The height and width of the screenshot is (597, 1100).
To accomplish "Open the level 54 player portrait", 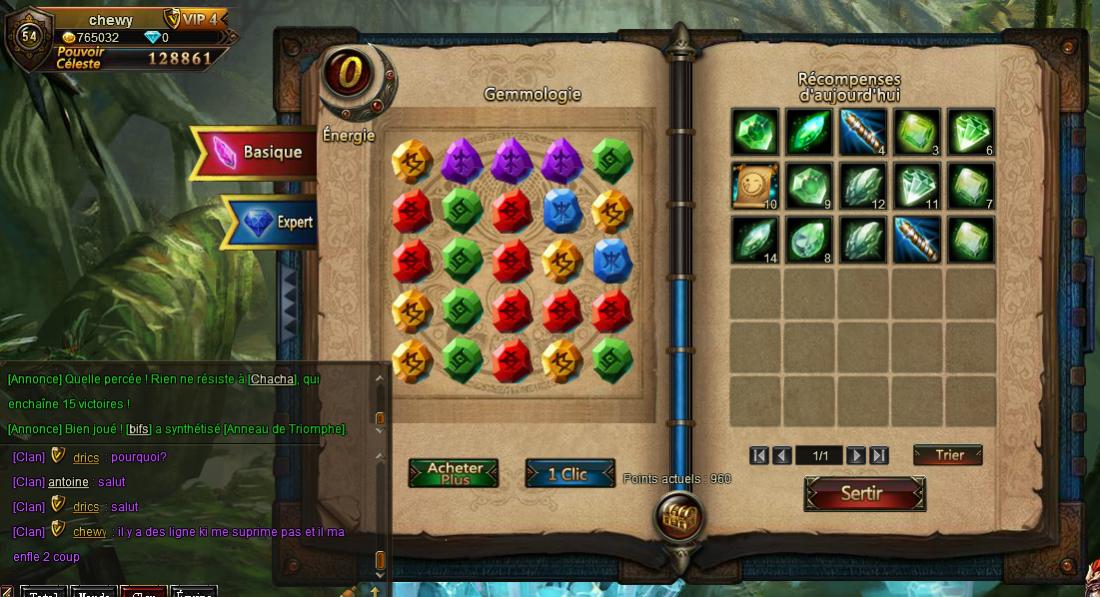I will pos(28,35).
